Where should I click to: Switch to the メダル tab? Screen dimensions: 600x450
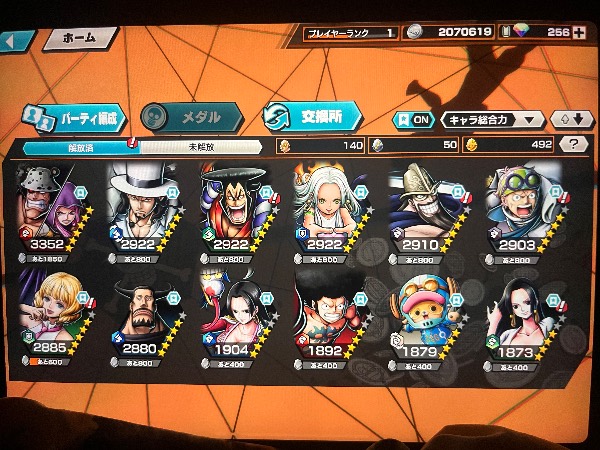(194, 118)
